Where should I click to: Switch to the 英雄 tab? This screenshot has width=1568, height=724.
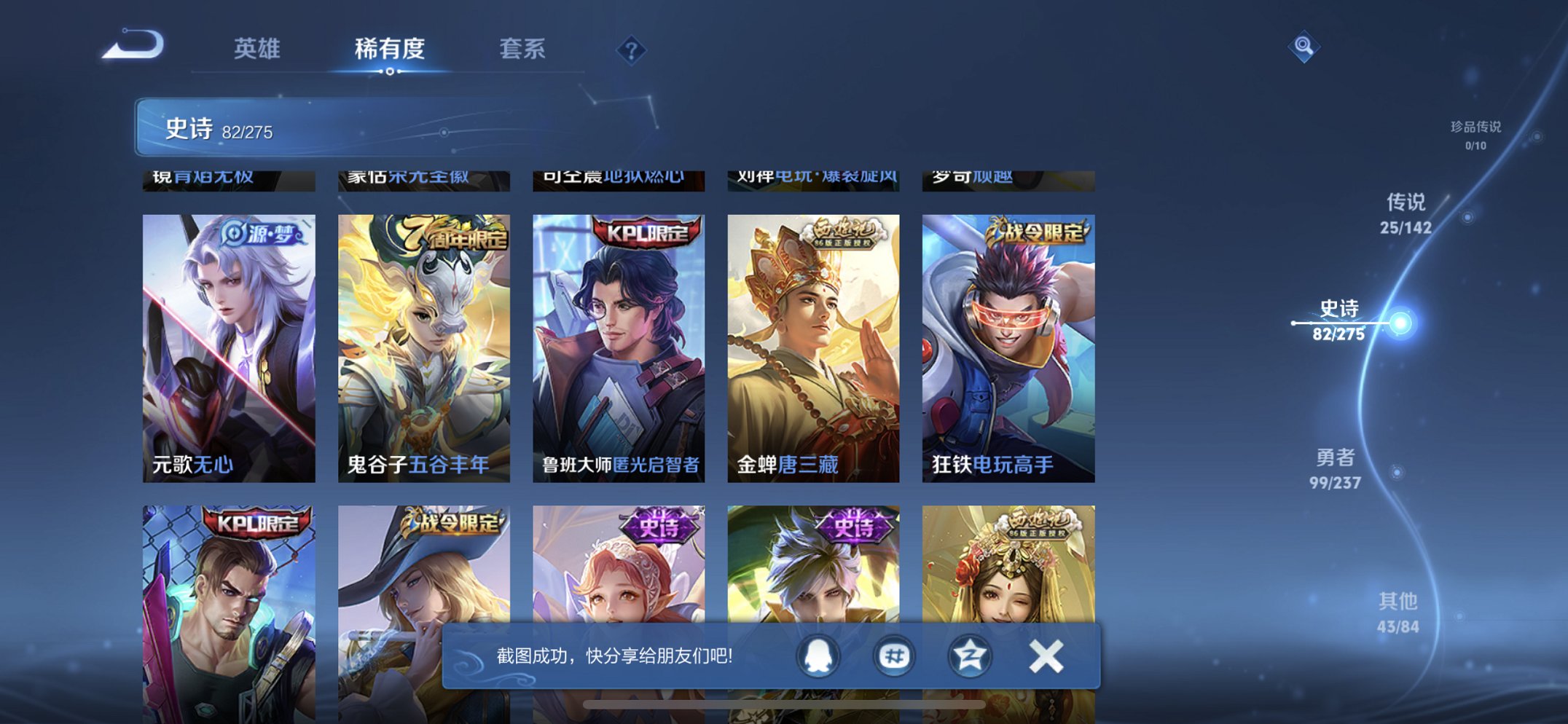[256, 50]
